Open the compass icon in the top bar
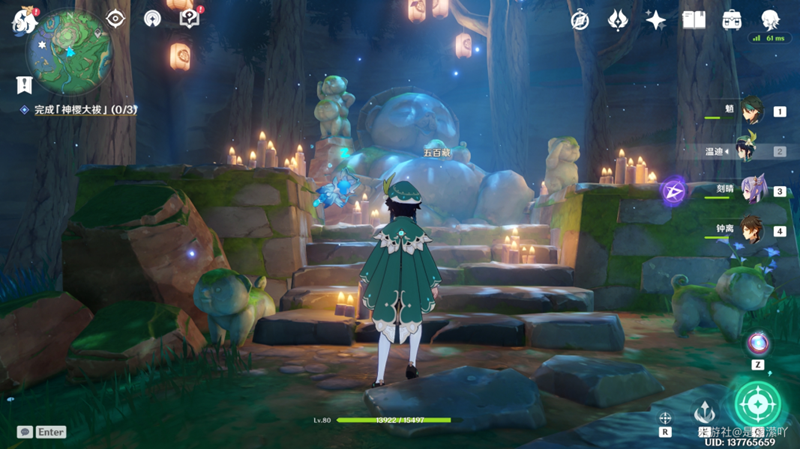Screen dimensions: 800x449 (580, 19)
